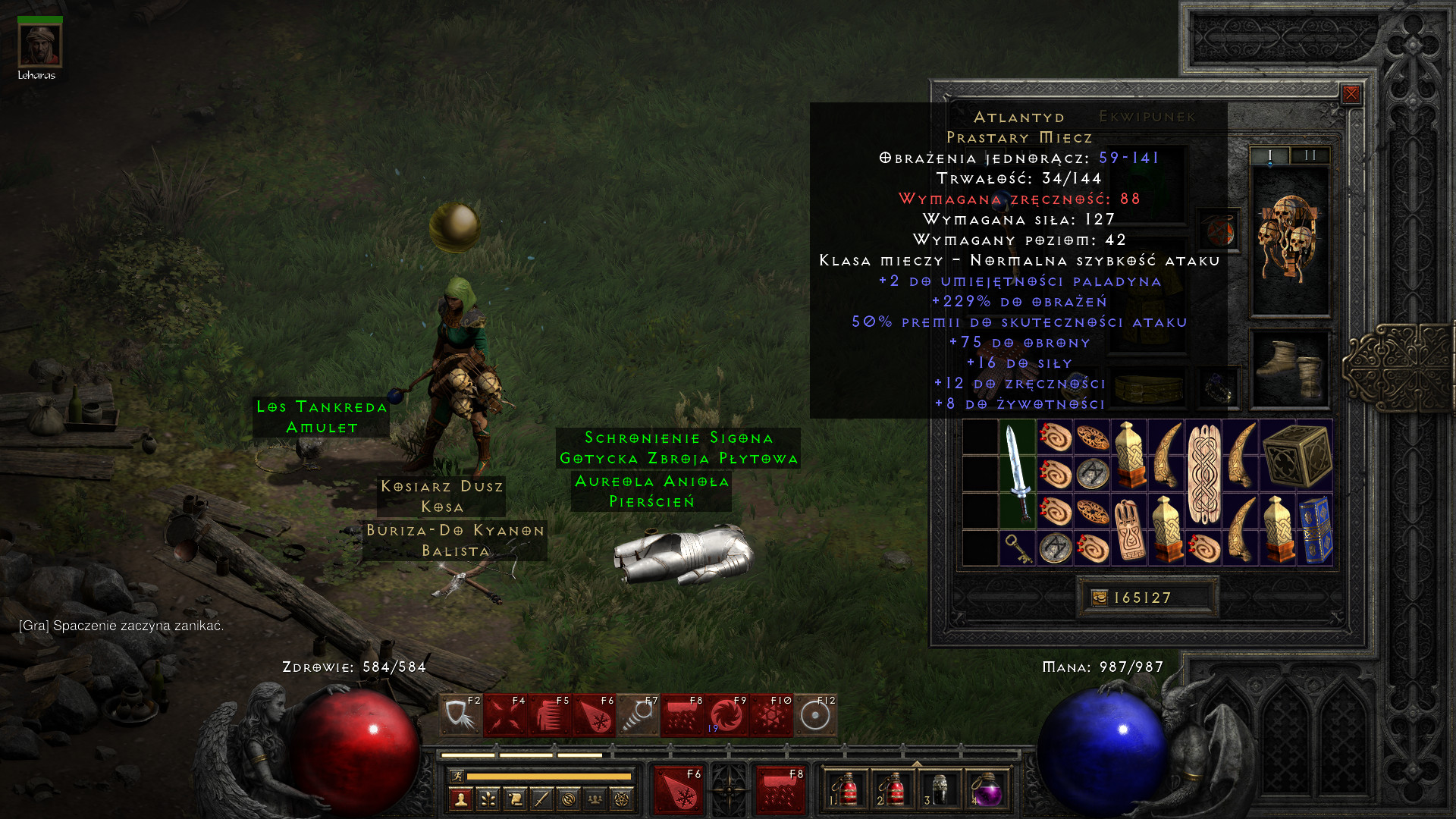The height and width of the screenshot is (819, 1456).
Task: Select the equipped boots slot
Action: click(1289, 369)
